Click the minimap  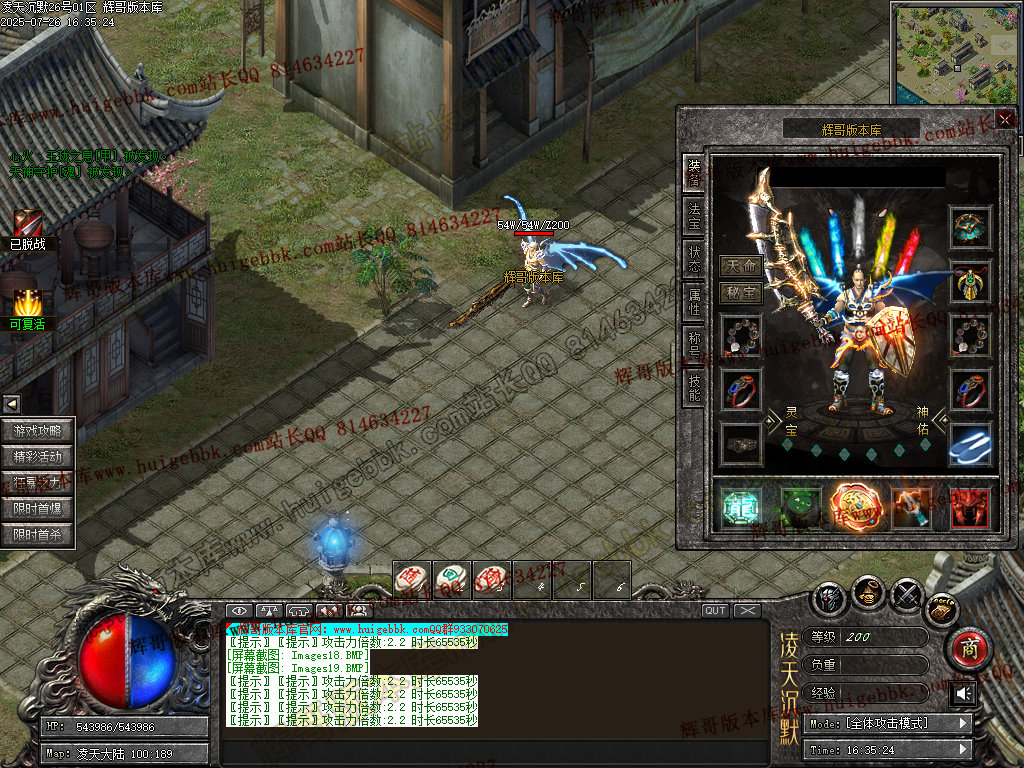coord(956,52)
